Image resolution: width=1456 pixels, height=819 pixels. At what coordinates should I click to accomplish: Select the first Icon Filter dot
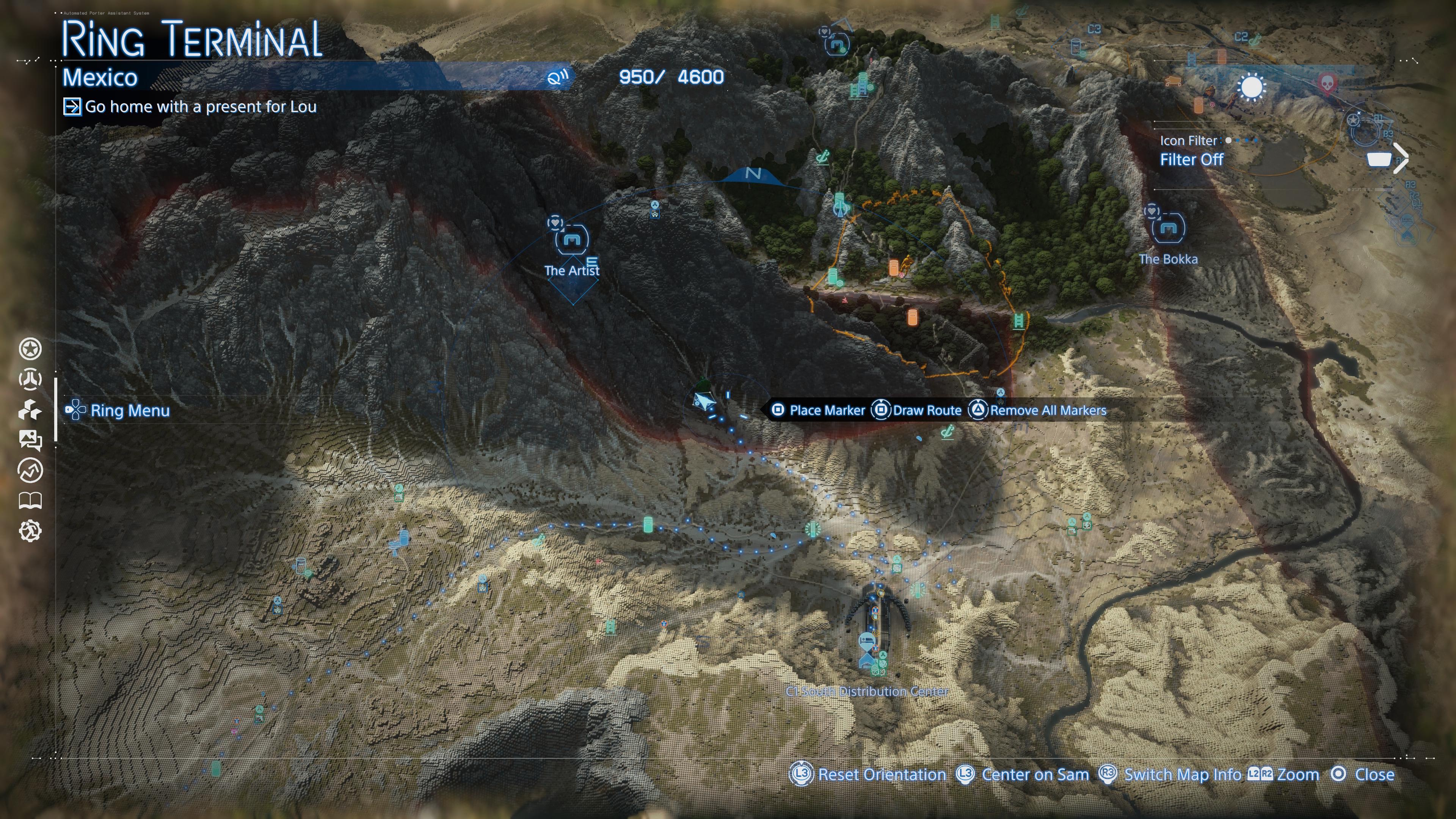pyautogui.click(x=1229, y=141)
